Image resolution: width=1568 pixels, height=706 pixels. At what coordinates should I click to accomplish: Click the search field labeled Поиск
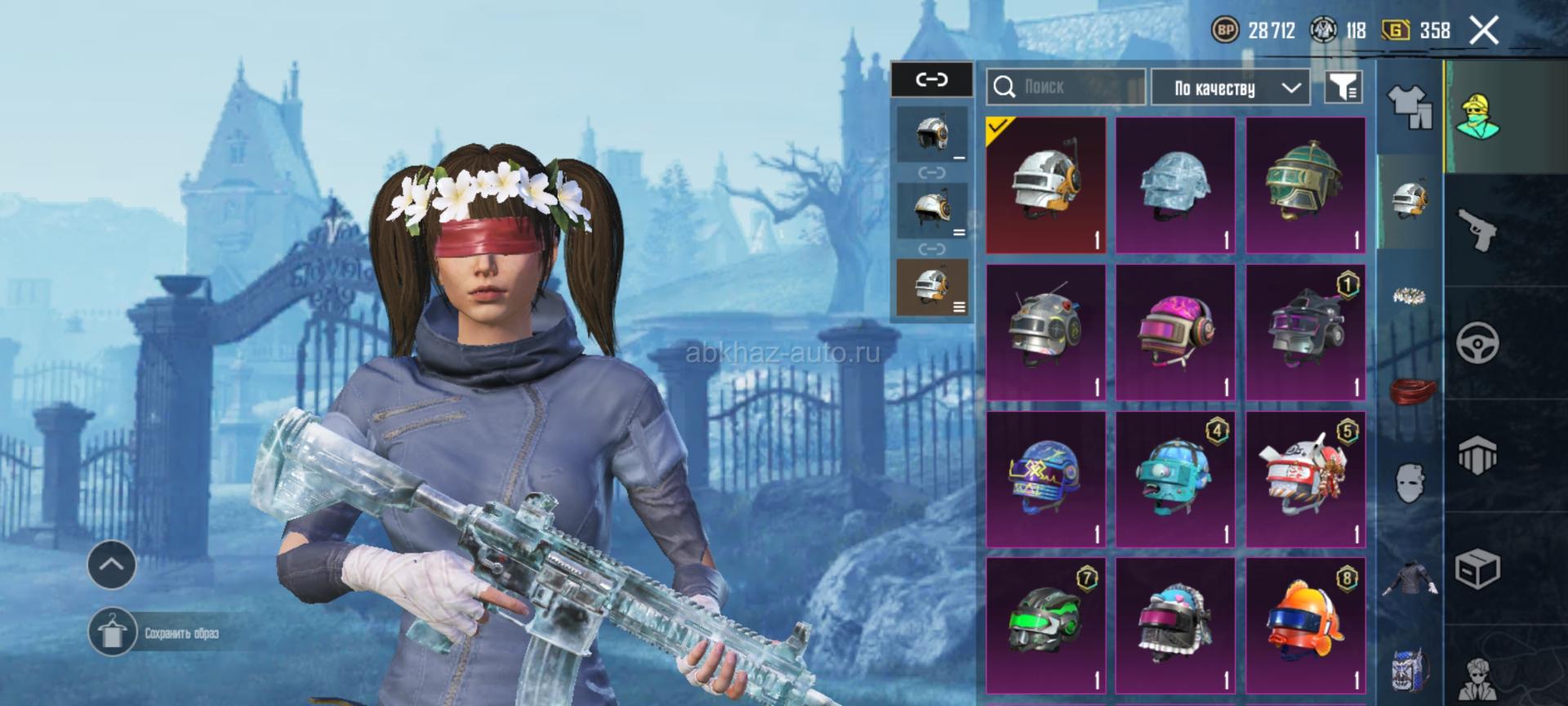click(x=1066, y=87)
